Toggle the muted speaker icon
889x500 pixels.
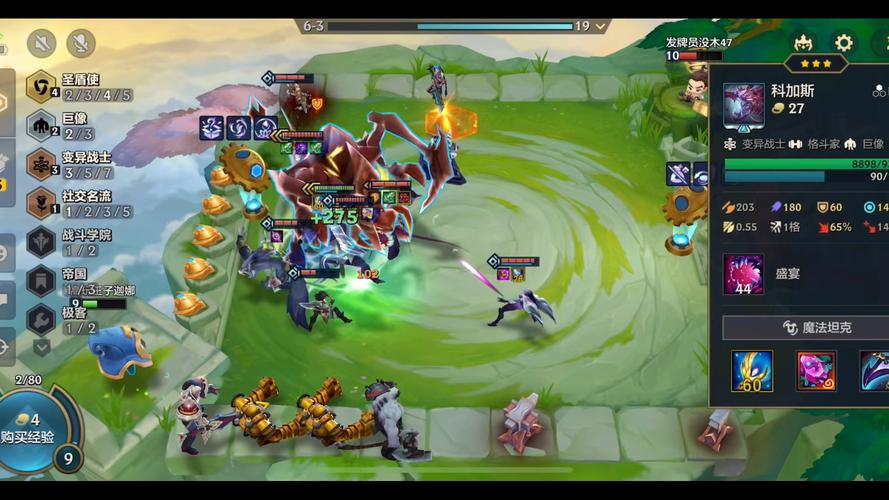tap(42, 43)
